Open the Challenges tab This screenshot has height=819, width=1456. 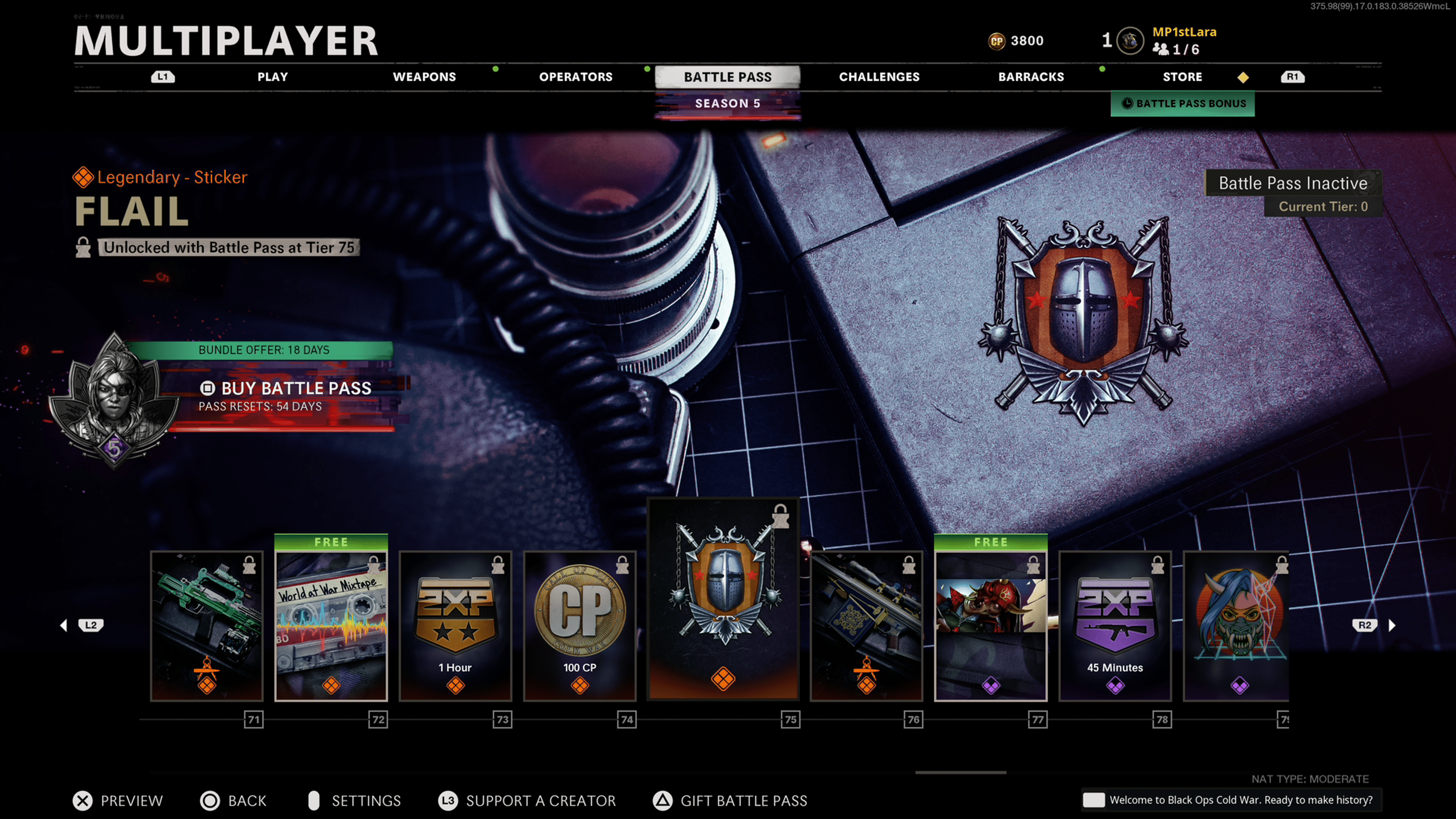point(879,77)
